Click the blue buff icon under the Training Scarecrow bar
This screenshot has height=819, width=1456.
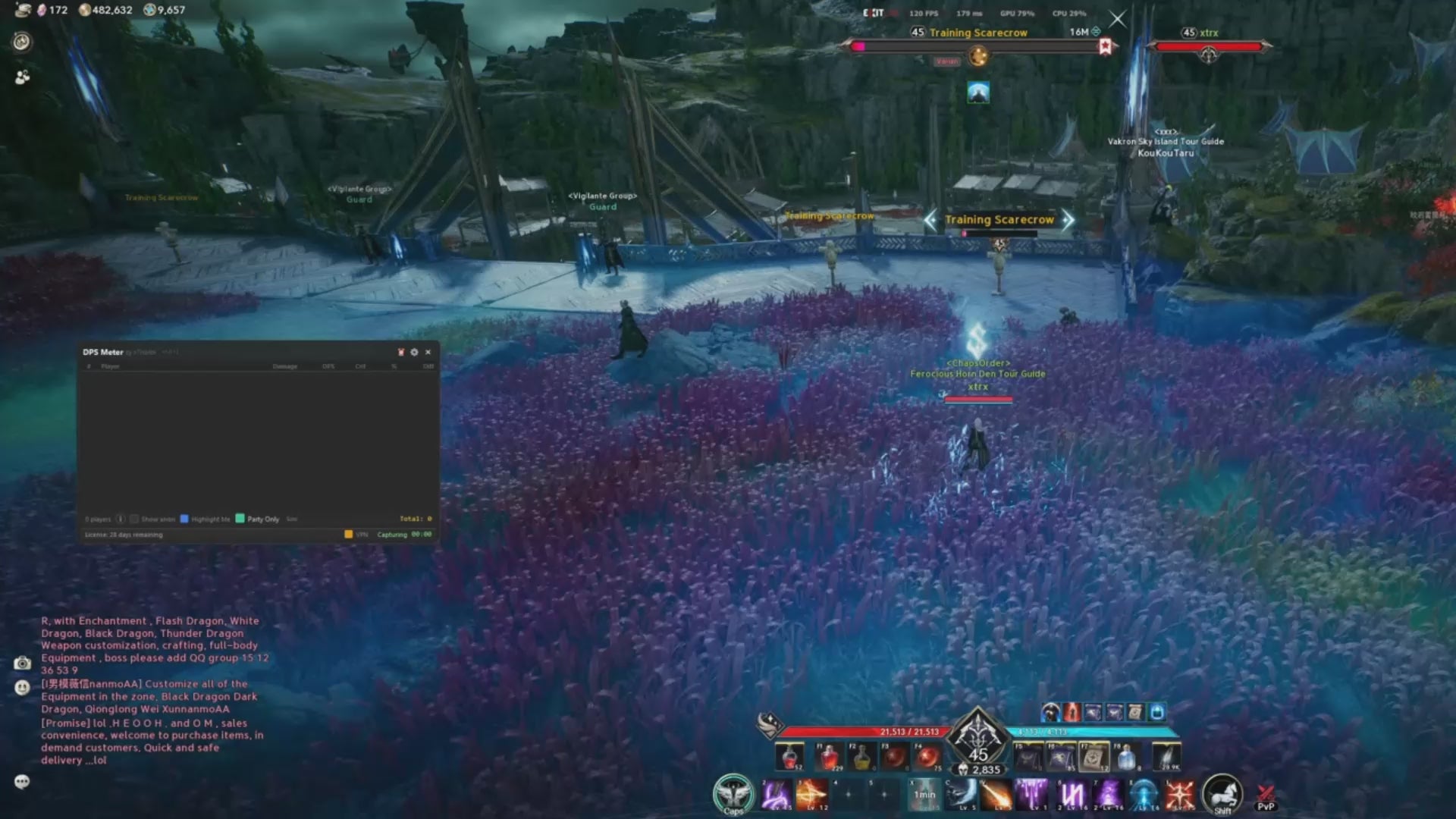(978, 92)
